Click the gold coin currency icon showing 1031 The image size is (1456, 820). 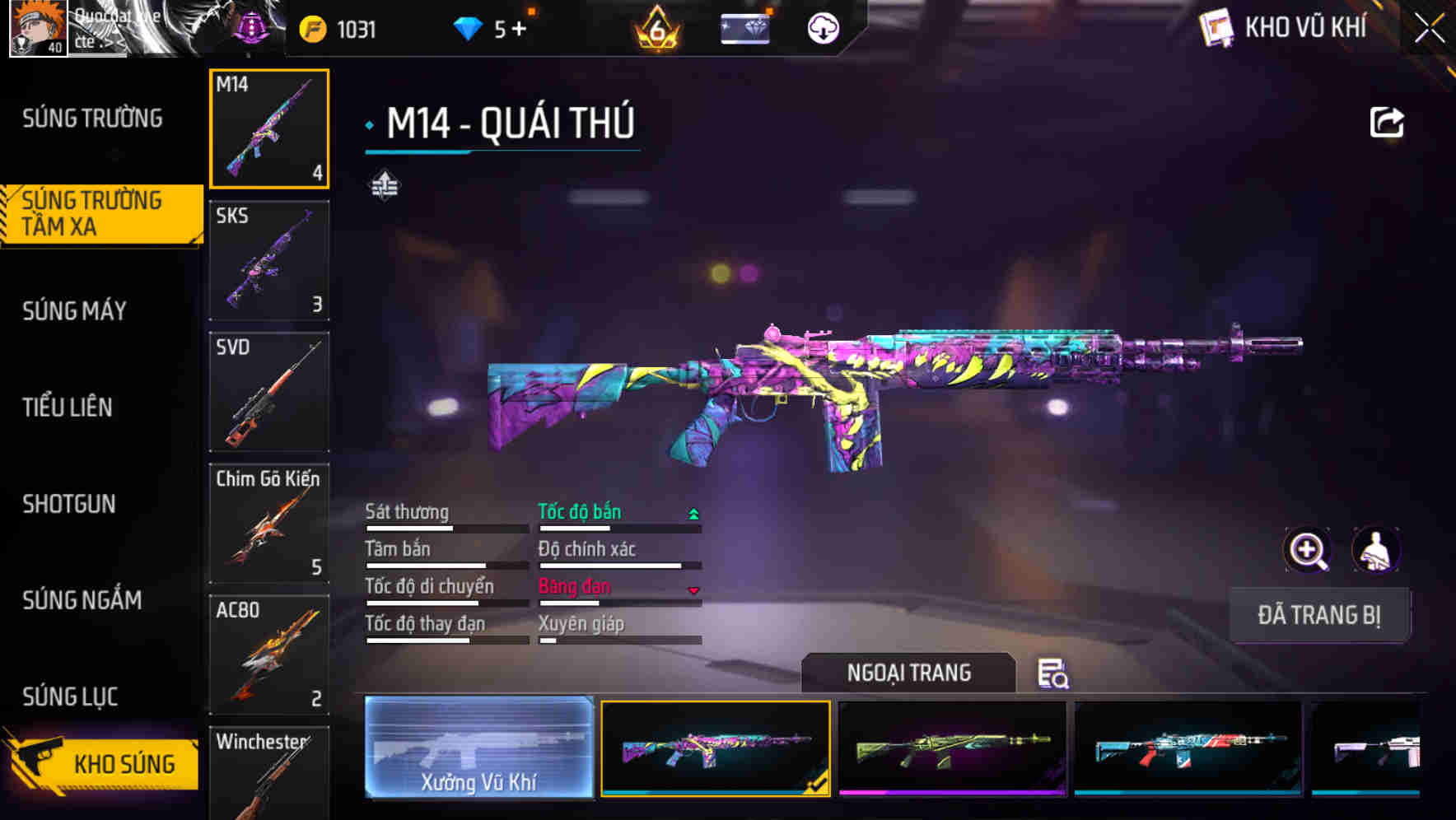pos(311,27)
